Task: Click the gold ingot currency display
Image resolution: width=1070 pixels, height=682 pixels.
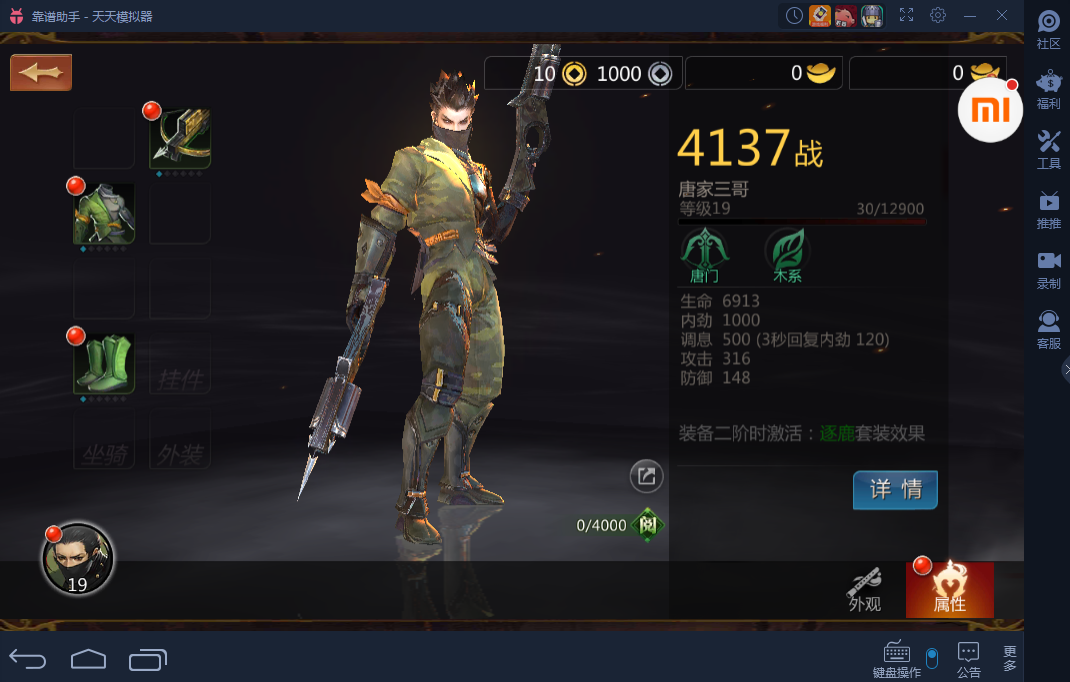Action: coord(764,73)
